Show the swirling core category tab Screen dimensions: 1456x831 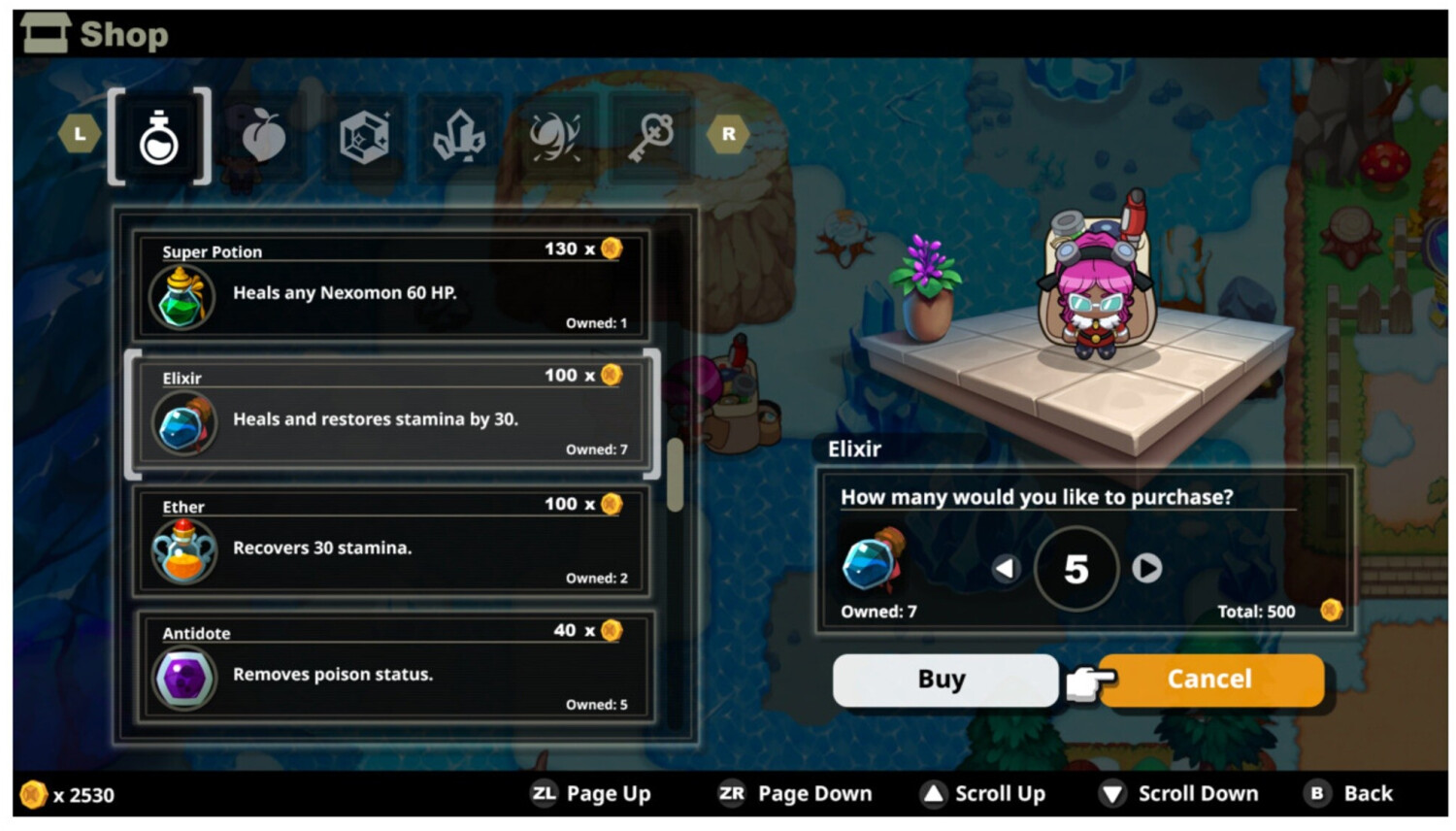click(x=554, y=137)
